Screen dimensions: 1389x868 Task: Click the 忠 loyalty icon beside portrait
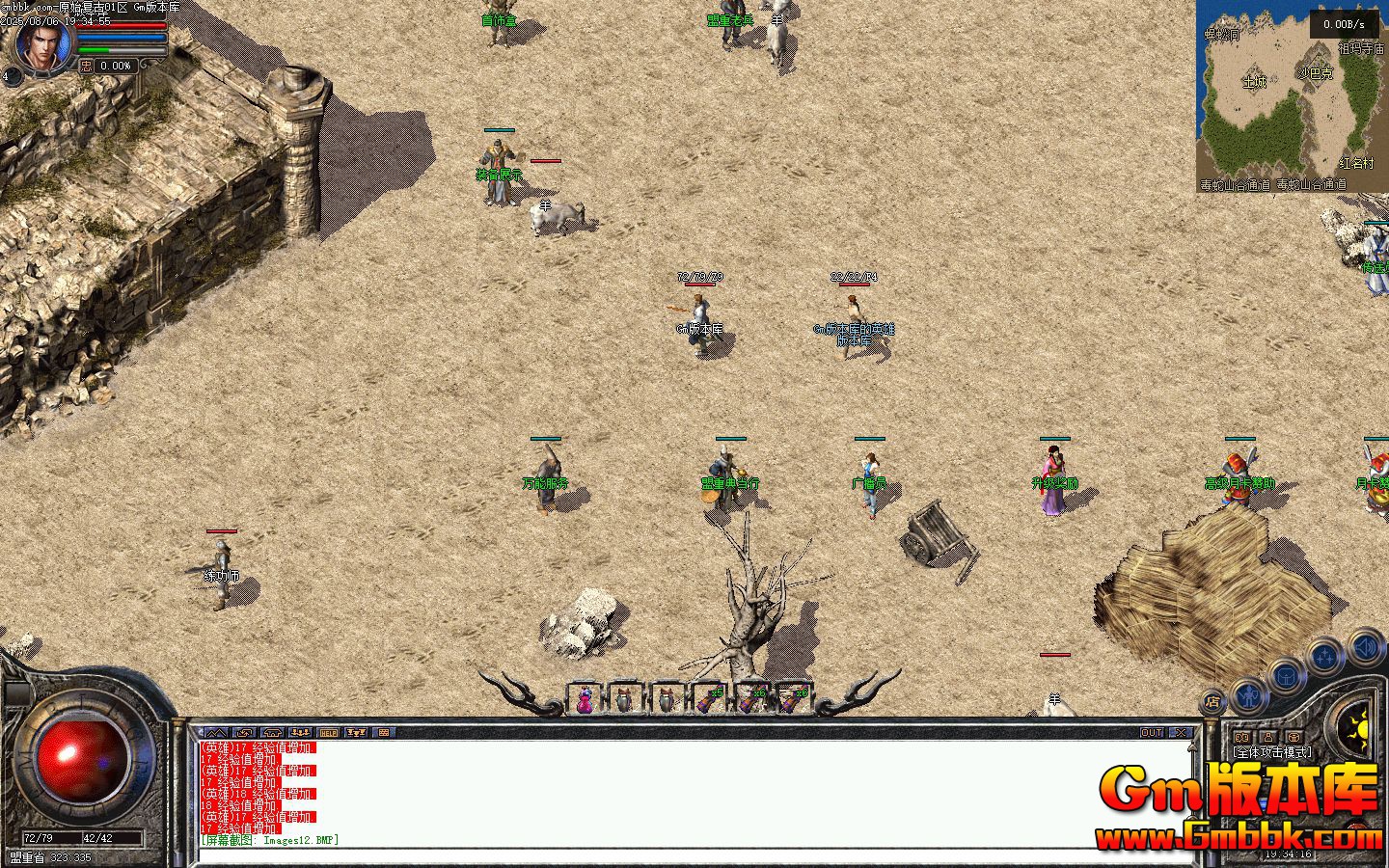pos(86,66)
